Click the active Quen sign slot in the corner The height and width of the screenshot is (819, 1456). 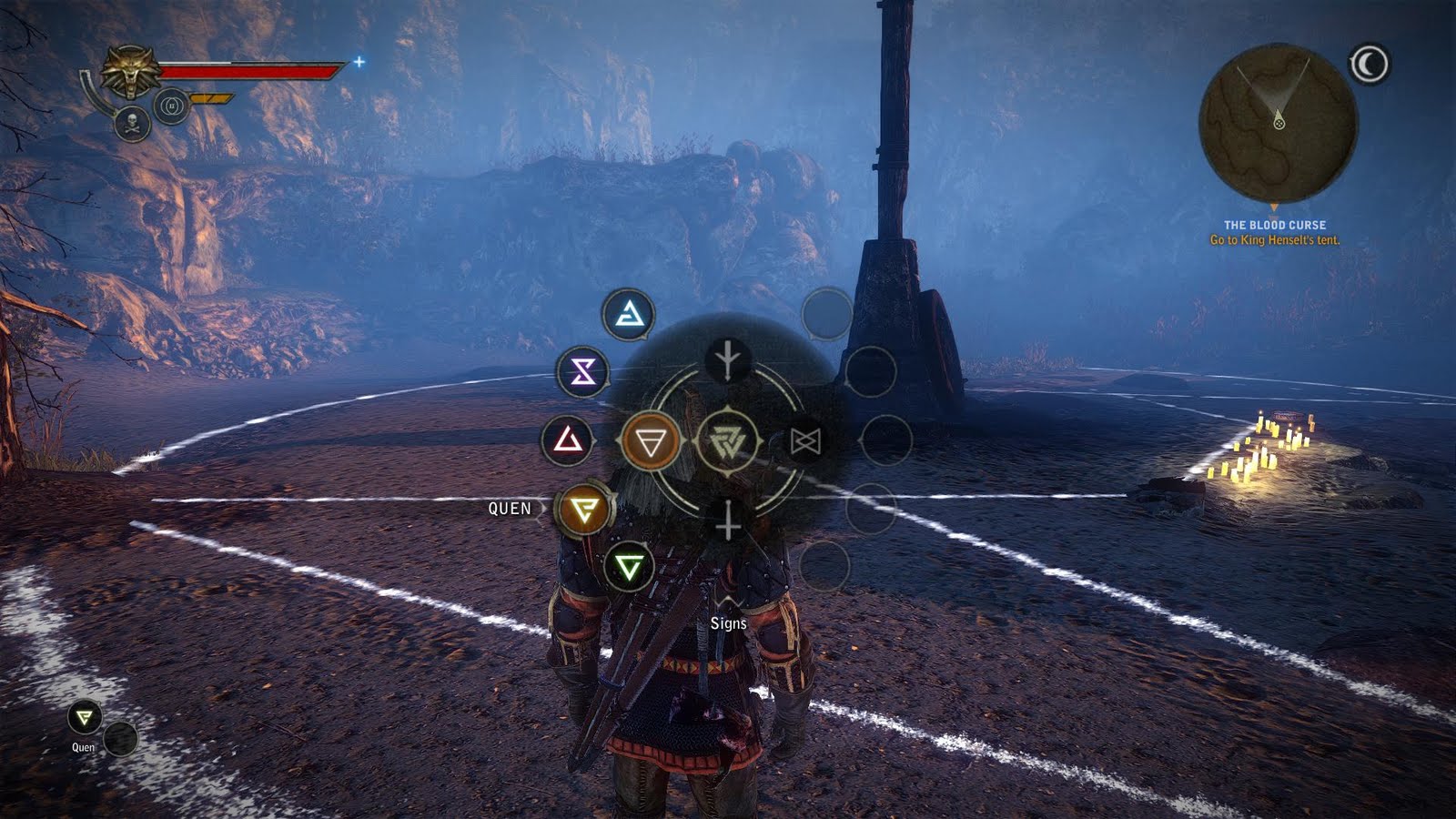coord(85,719)
